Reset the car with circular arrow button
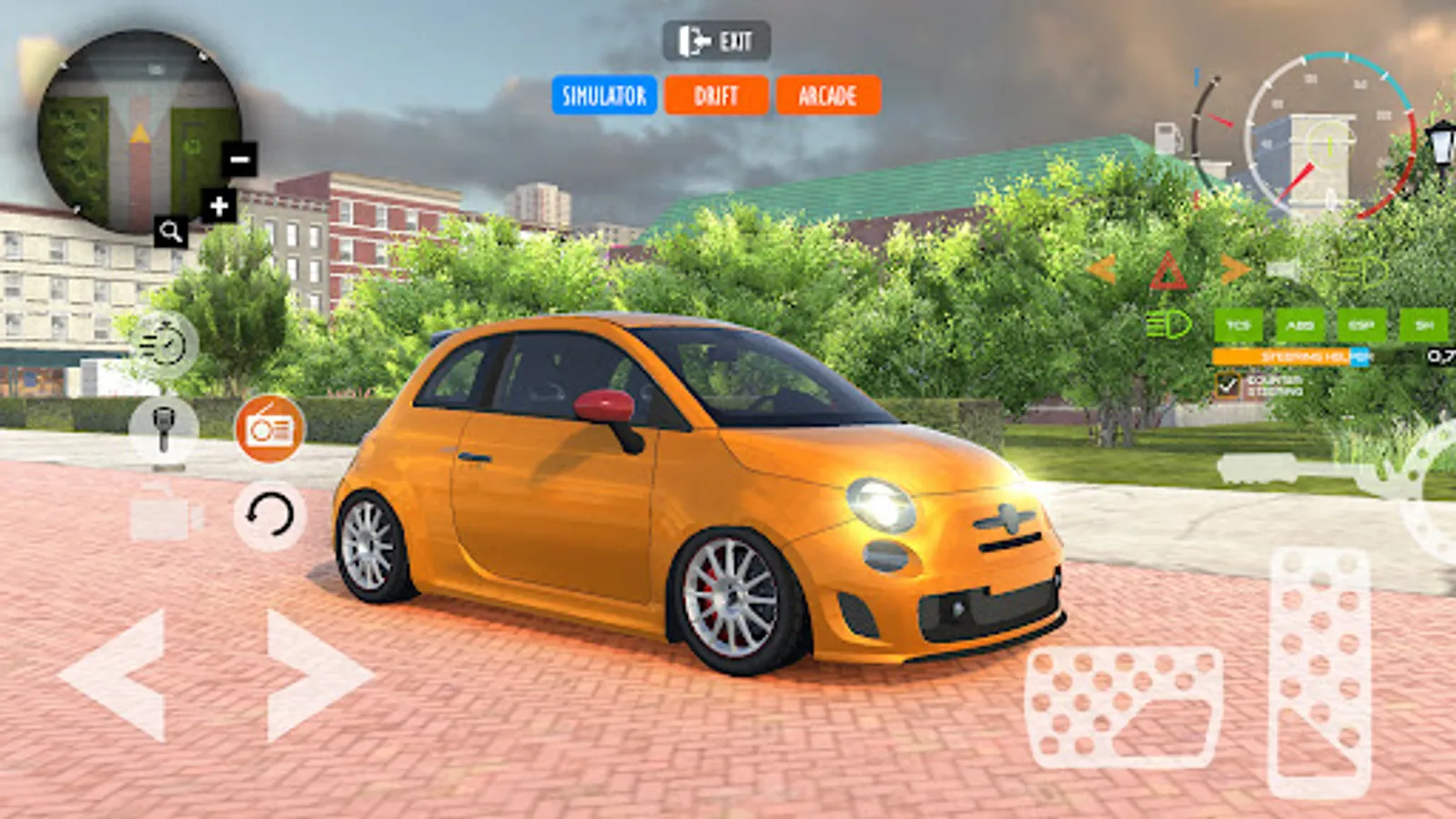Screen dimensions: 1456x819 [270, 516]
